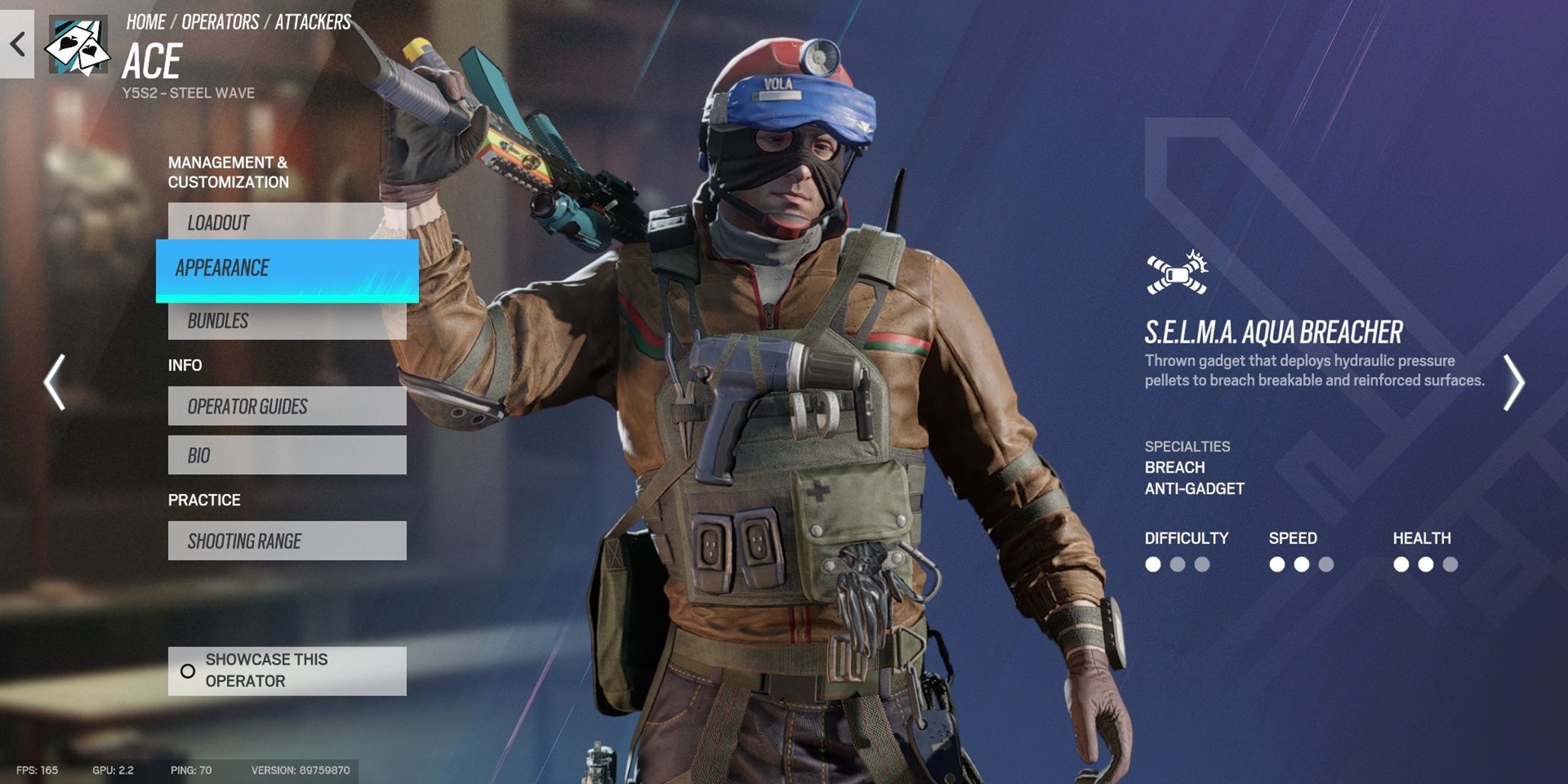
Task: Select the Appearance option
Action: pos(287,269)
